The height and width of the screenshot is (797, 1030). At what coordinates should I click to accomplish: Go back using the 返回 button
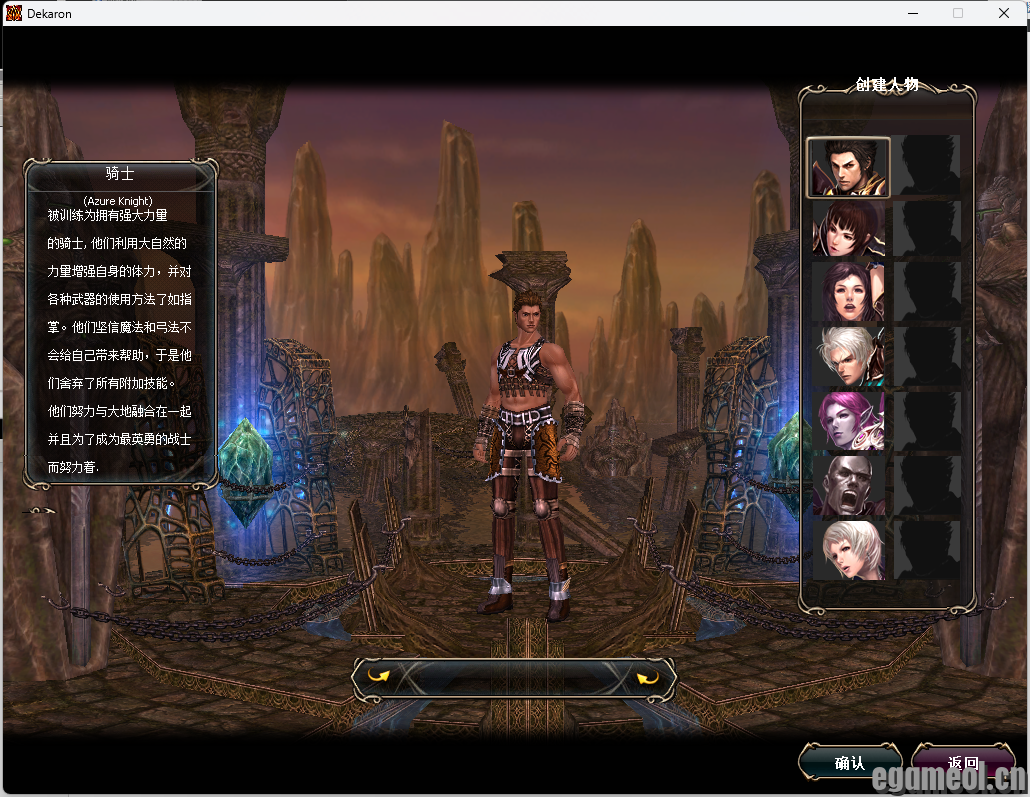pos(963,763)
